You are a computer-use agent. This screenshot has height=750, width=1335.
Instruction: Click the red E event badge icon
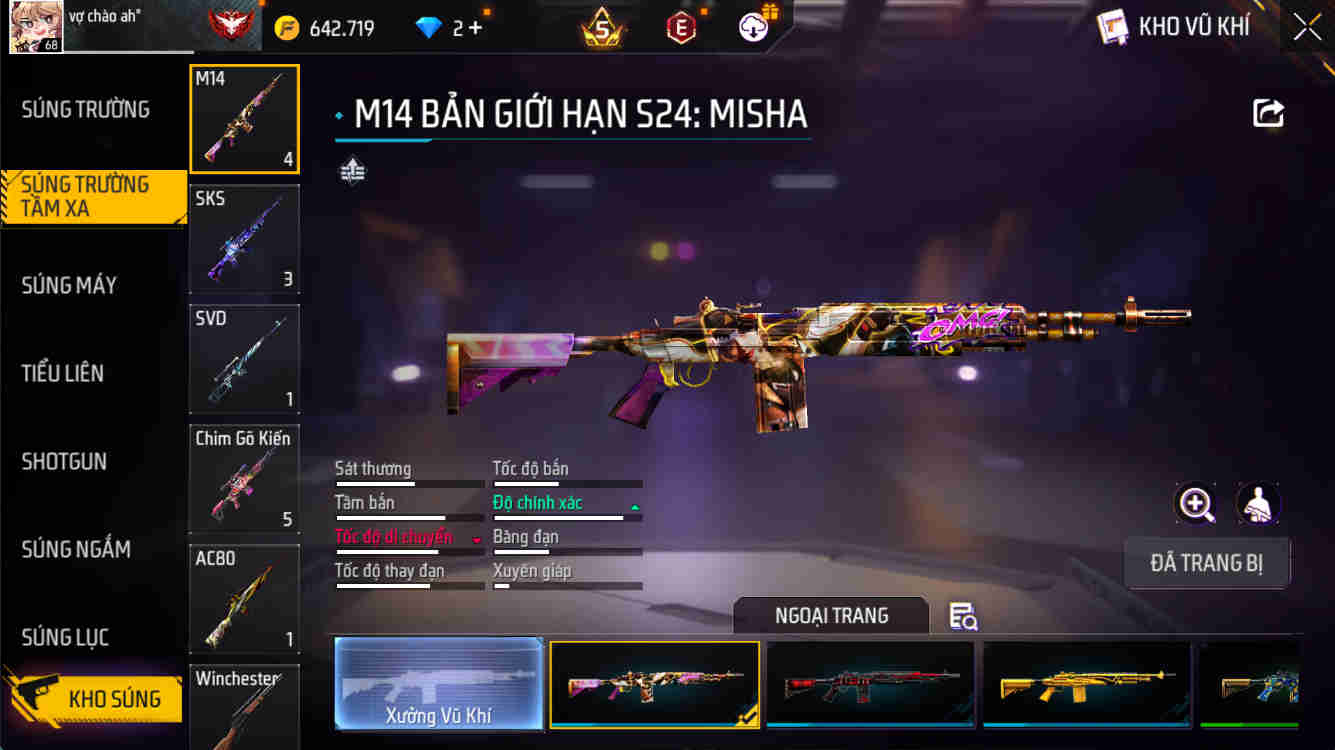[x=682, y=26]
